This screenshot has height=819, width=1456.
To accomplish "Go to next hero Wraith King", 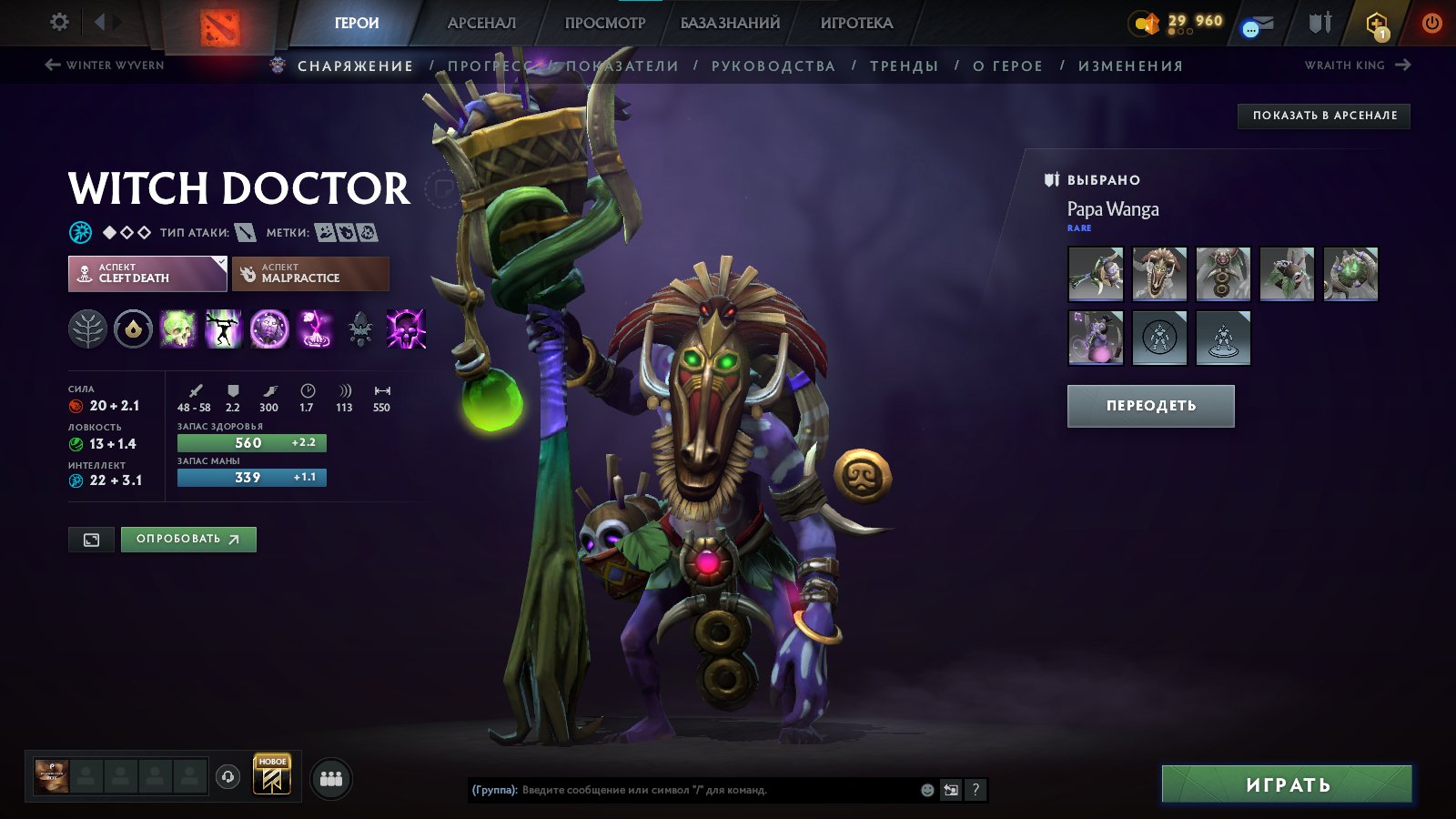I will click(x=1357, y=65).
